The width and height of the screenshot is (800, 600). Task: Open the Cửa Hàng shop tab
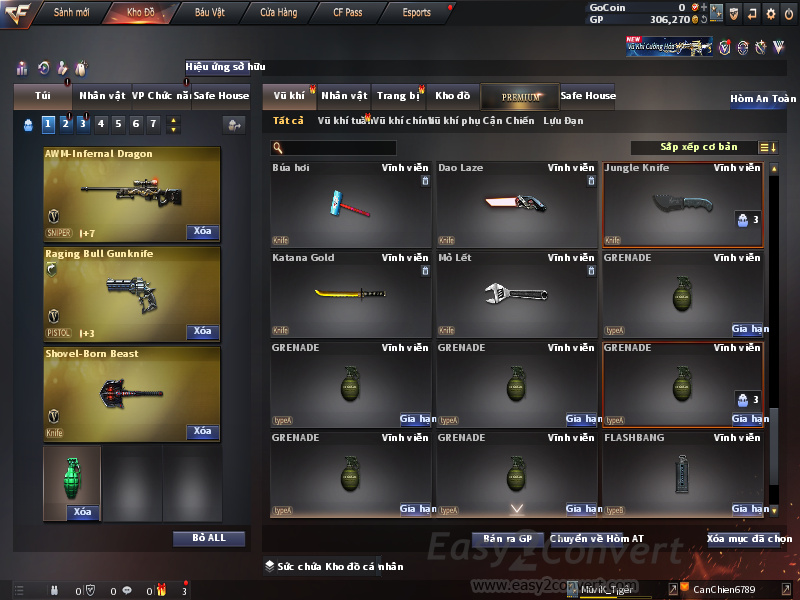(278, 13)
